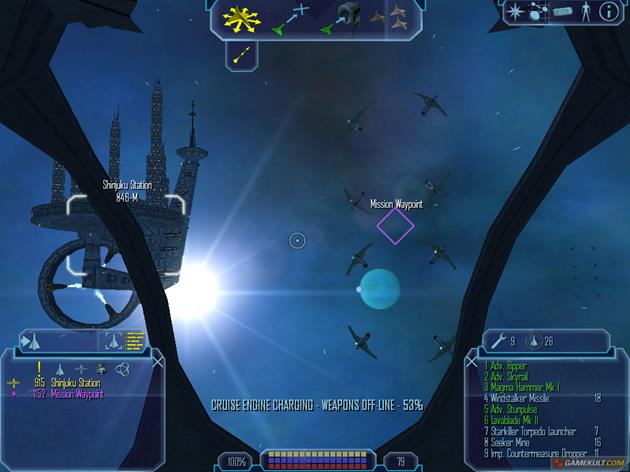
Task: Use shield batteries via the ship icon
Action: pyautogui.click(x=533, y=341)
